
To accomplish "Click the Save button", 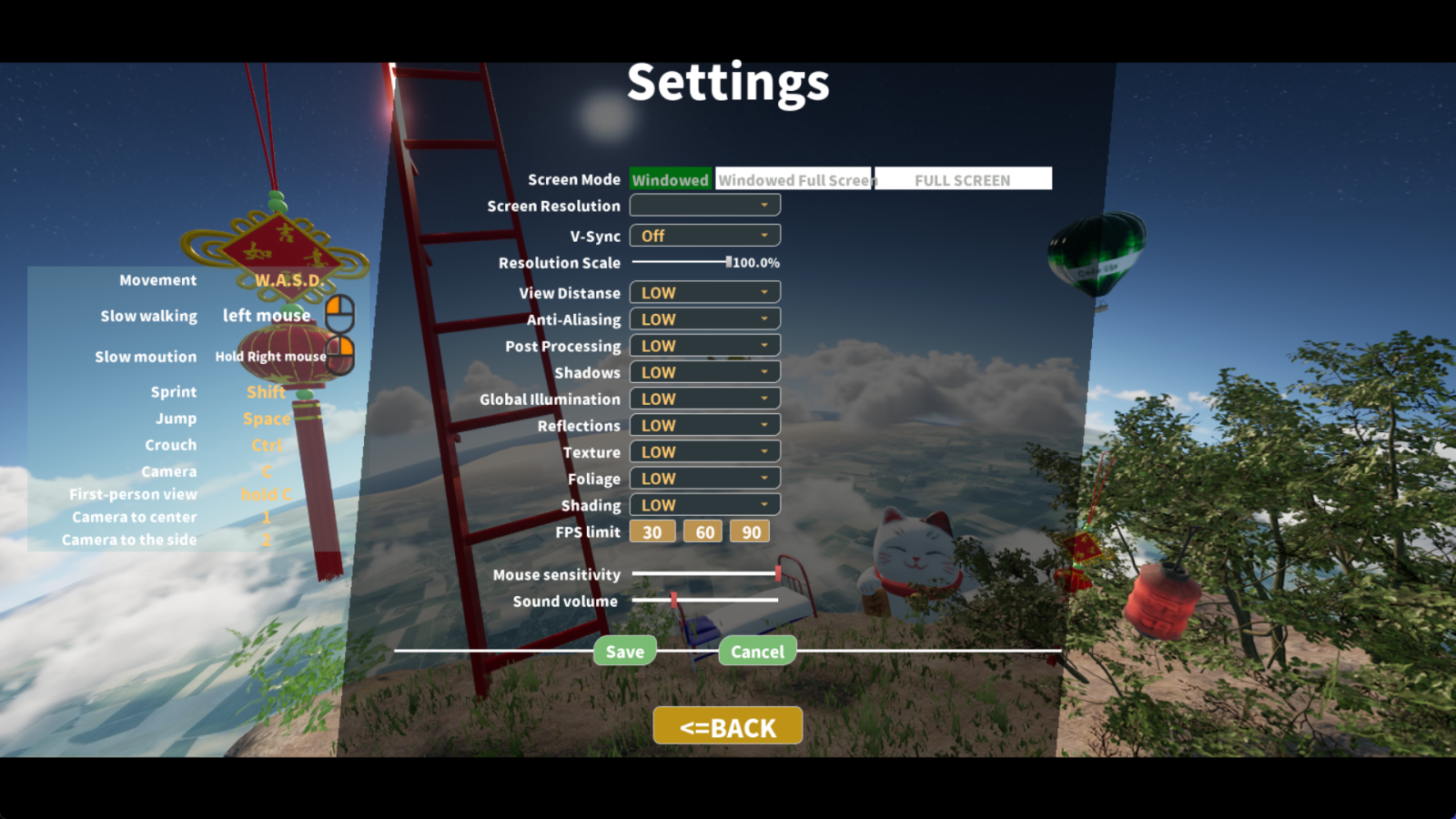I will point(624,651).
